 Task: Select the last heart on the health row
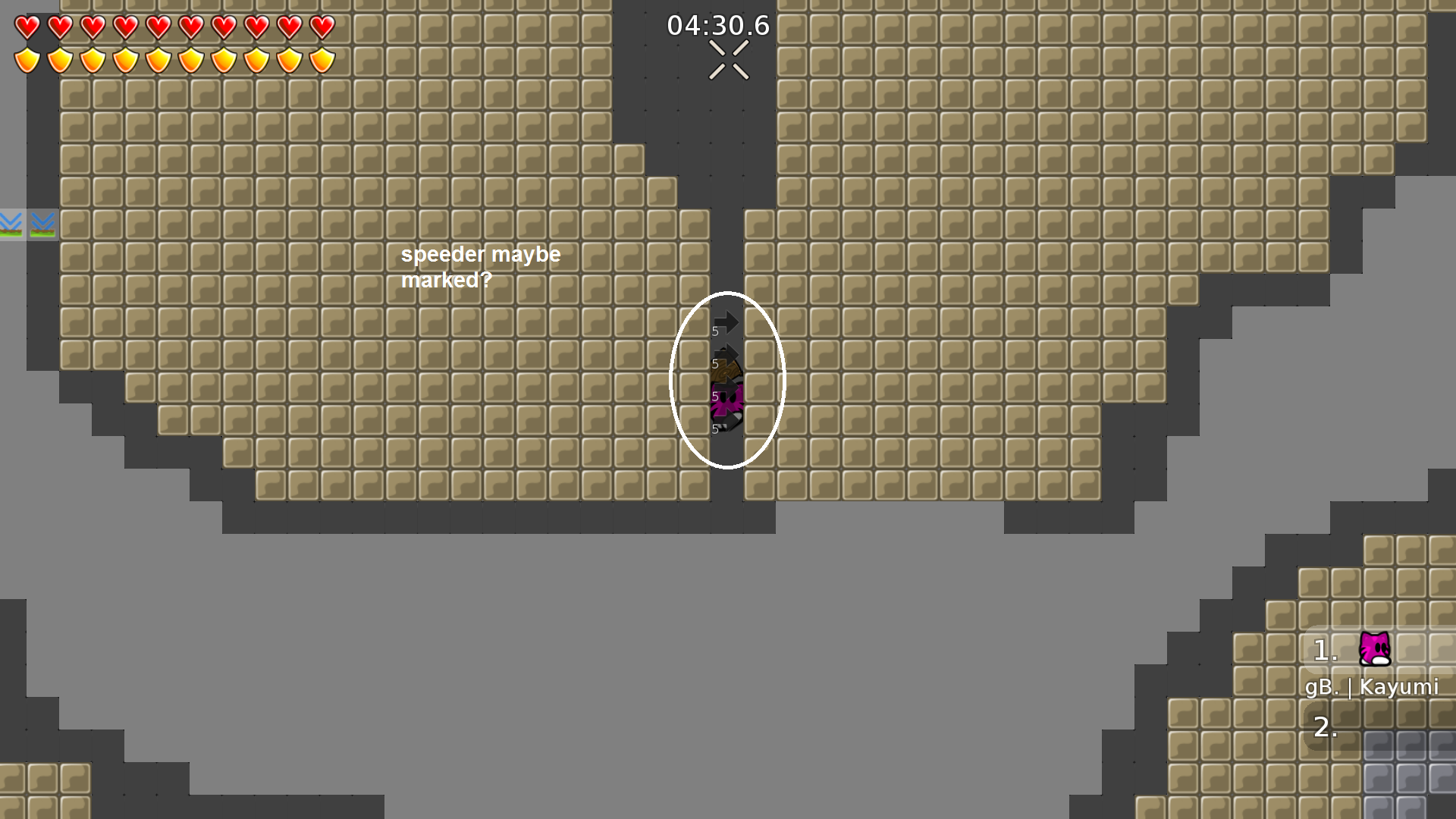(320, 28)
